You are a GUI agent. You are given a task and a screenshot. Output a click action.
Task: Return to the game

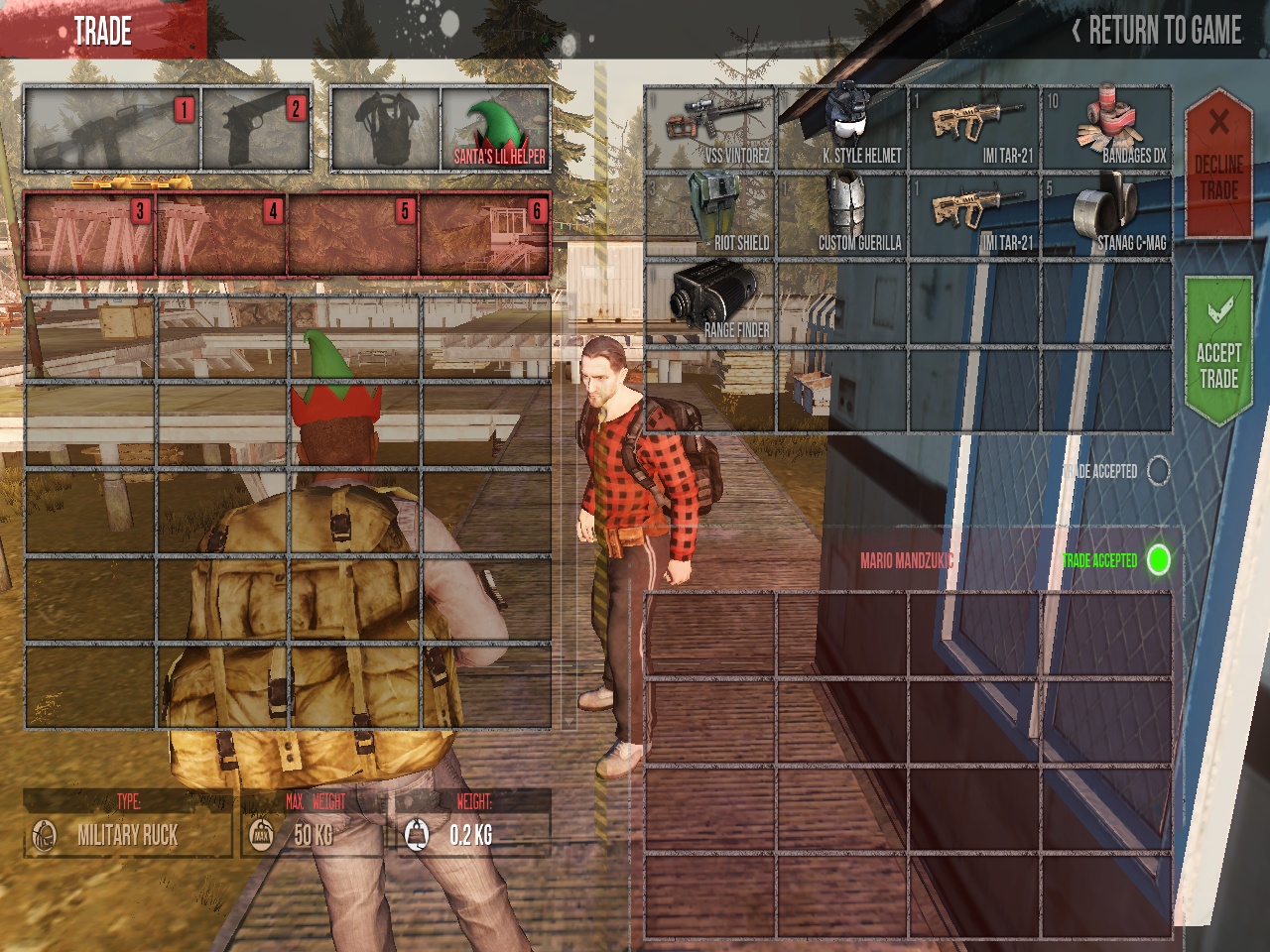click(1157, 31)
